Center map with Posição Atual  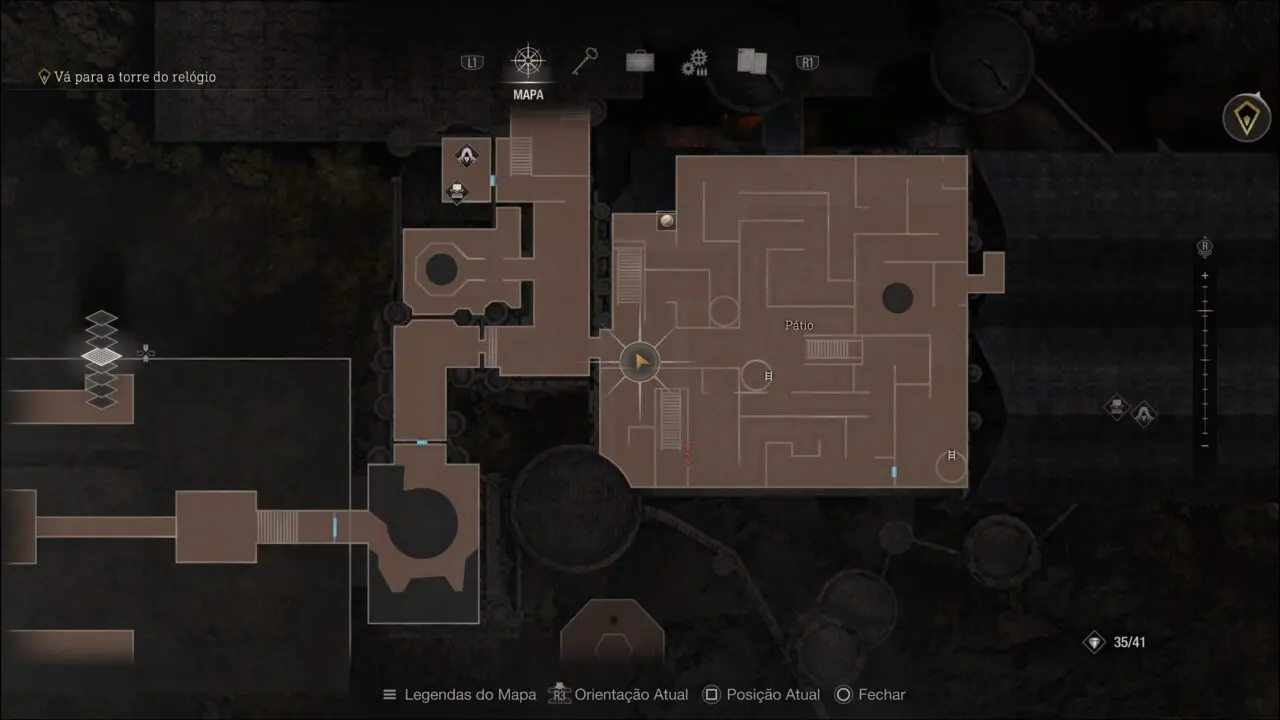(761, 695)
